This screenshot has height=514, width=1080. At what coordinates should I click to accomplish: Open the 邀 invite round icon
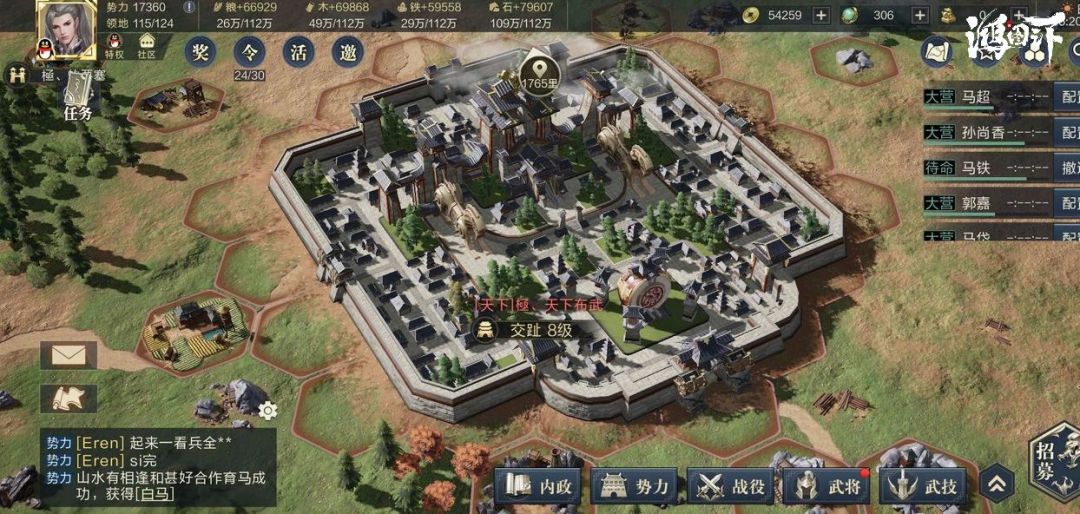coord(349,53)
